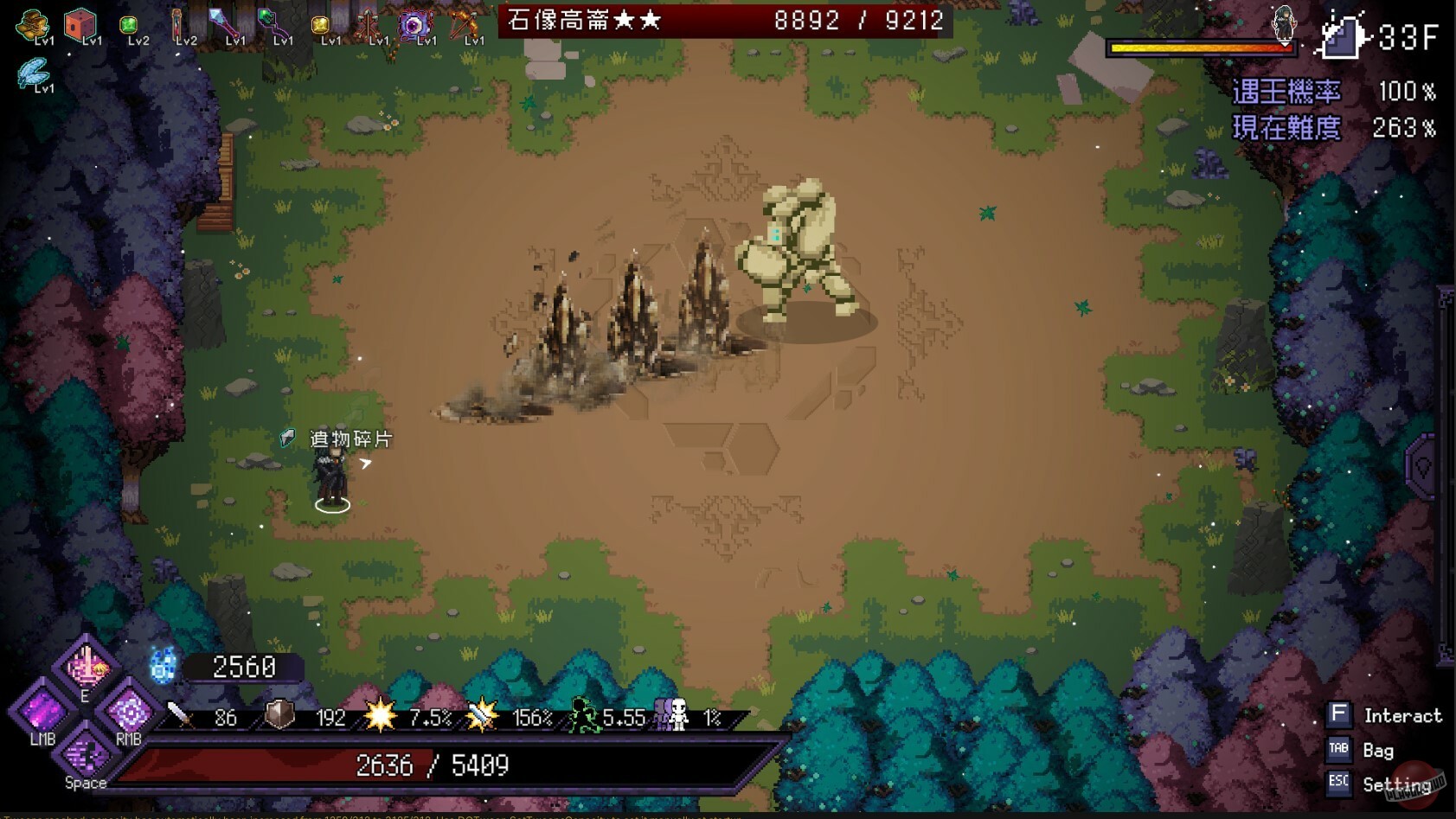Screen dimensions: 1456x819
Task: Open the Bag via the TAB button
Action: [x=1338, y=750]
